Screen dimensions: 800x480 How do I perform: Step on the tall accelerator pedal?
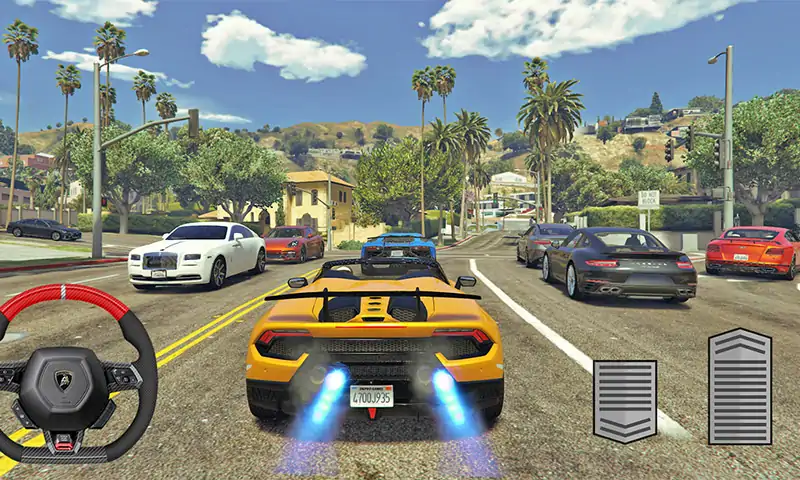739,386
